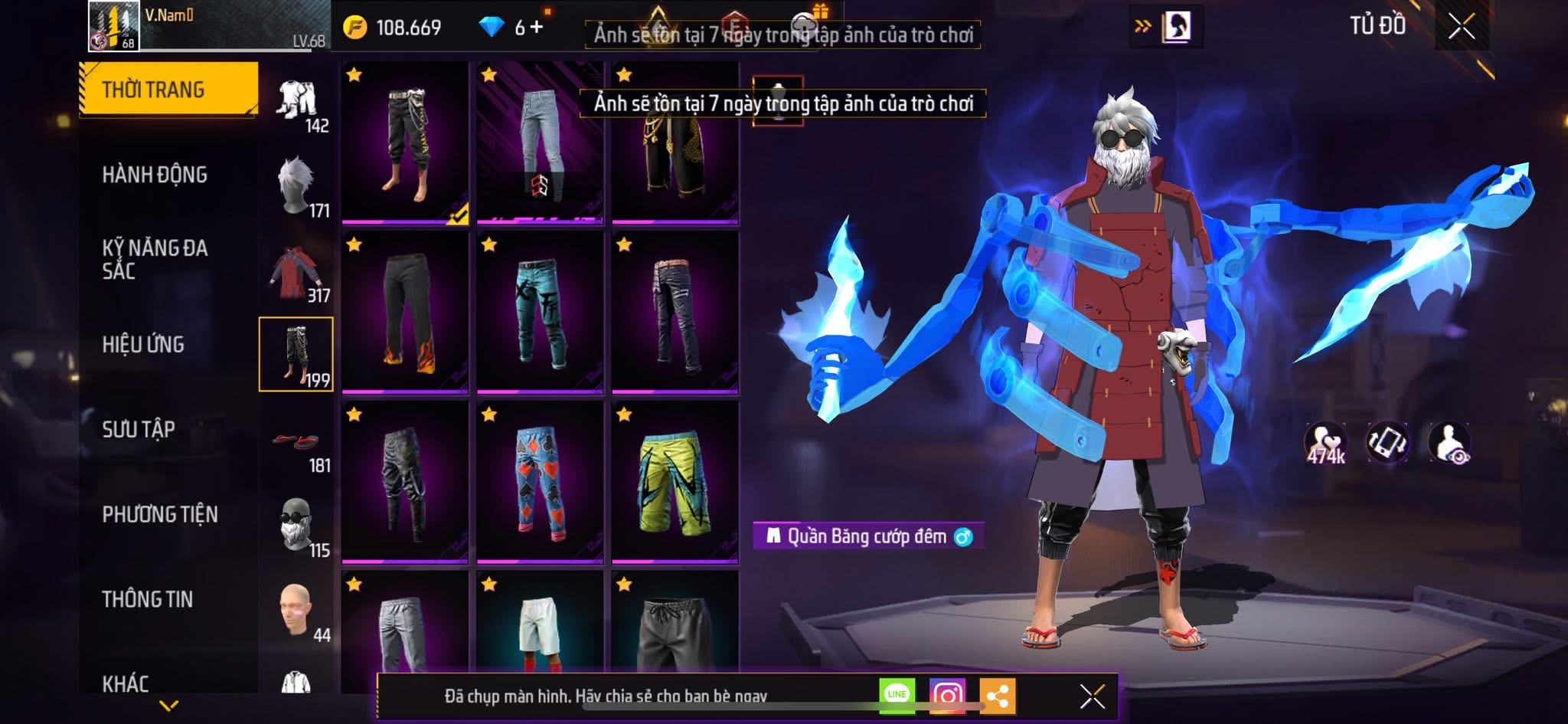This screenshot has width=1568, height=724.
Task: Open the tops subcategory showing 317 items
Action: (x=296, y=272)
